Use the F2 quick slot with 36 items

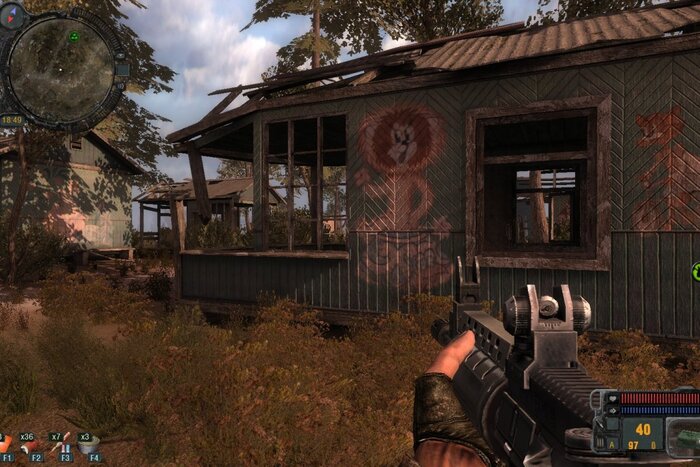point(32,446)
